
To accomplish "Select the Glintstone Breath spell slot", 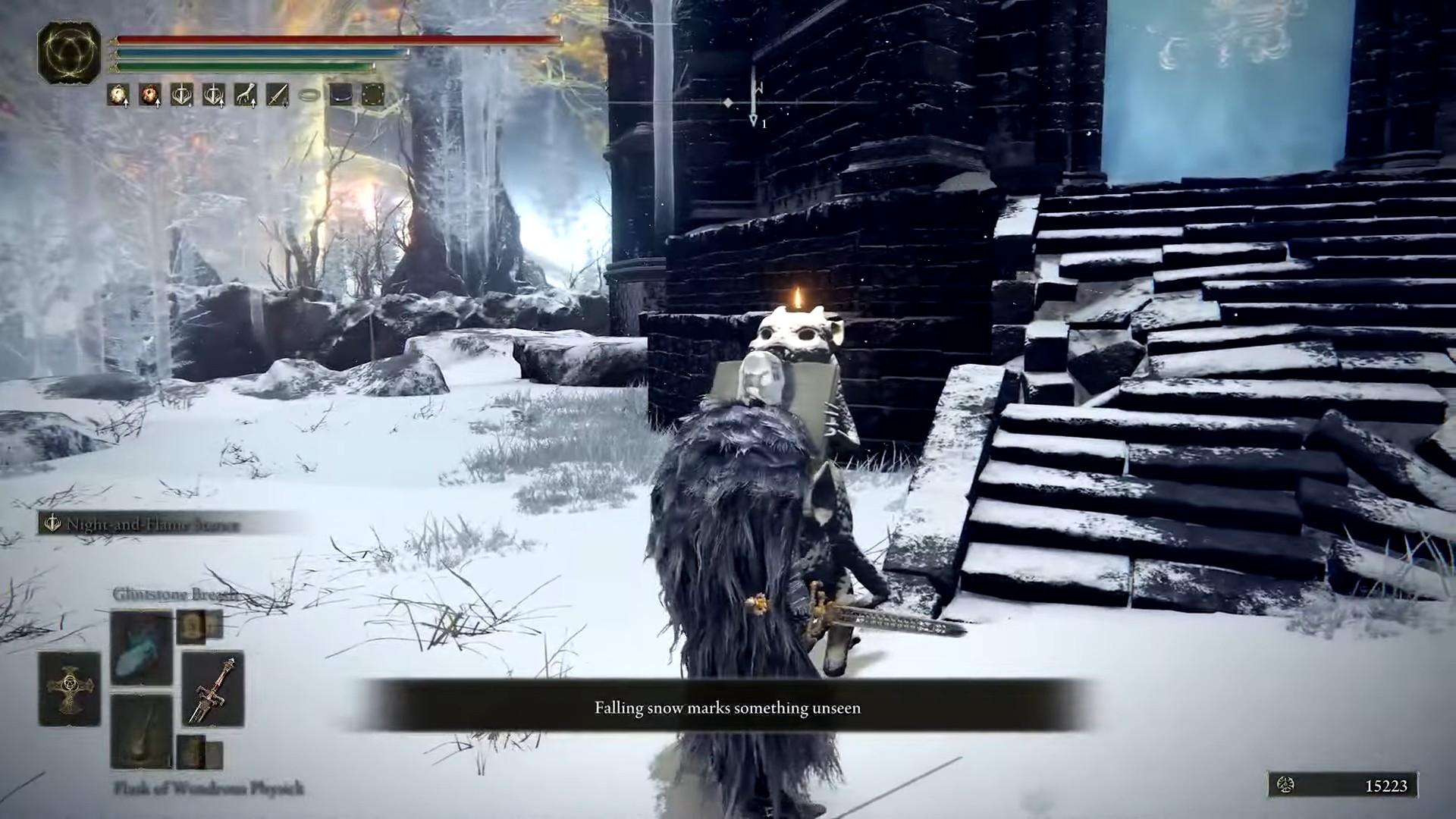I will [x=141, y=647].
